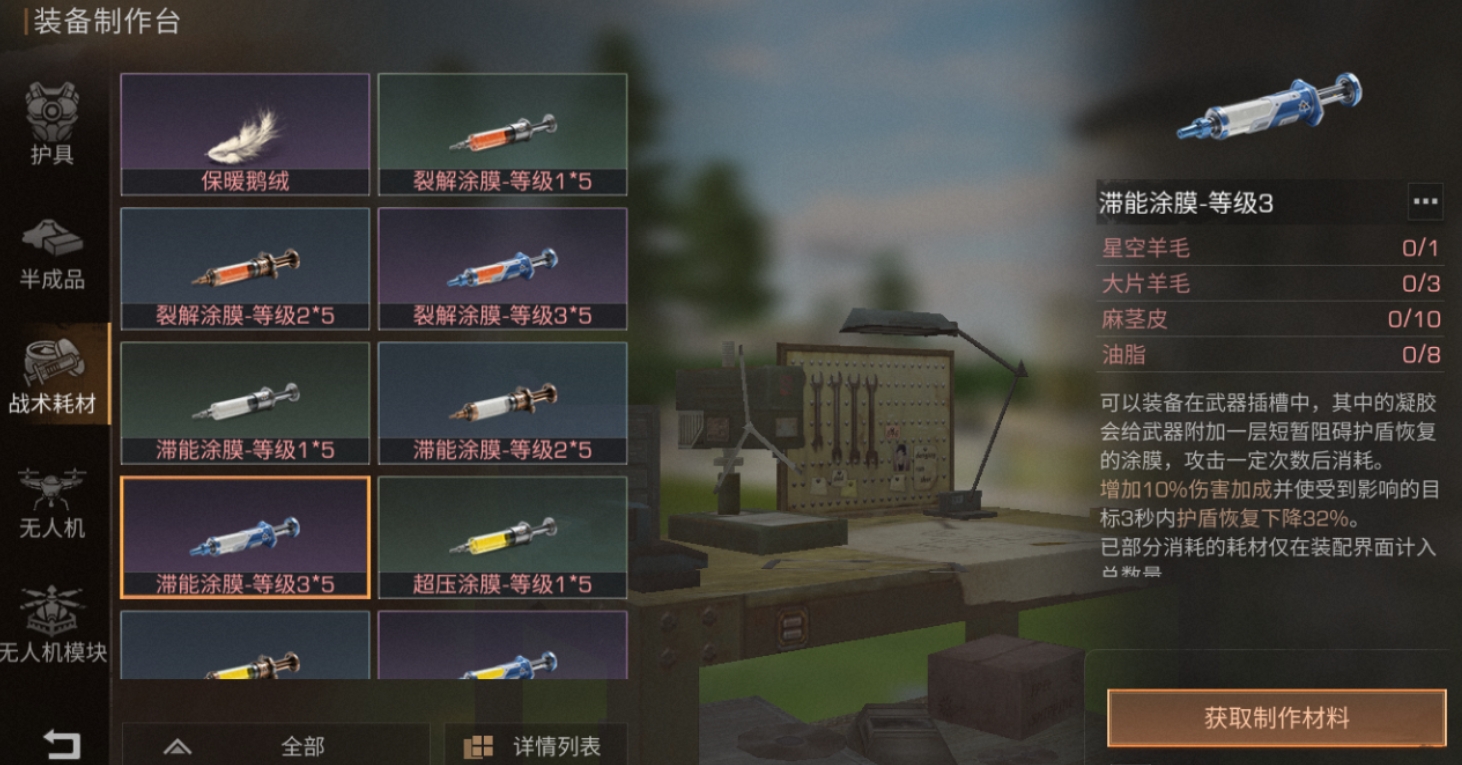Select 裂解涂膜-等级3*5 recipe
Viewport: 1462px width, 765px height.
tap(503, 267)
